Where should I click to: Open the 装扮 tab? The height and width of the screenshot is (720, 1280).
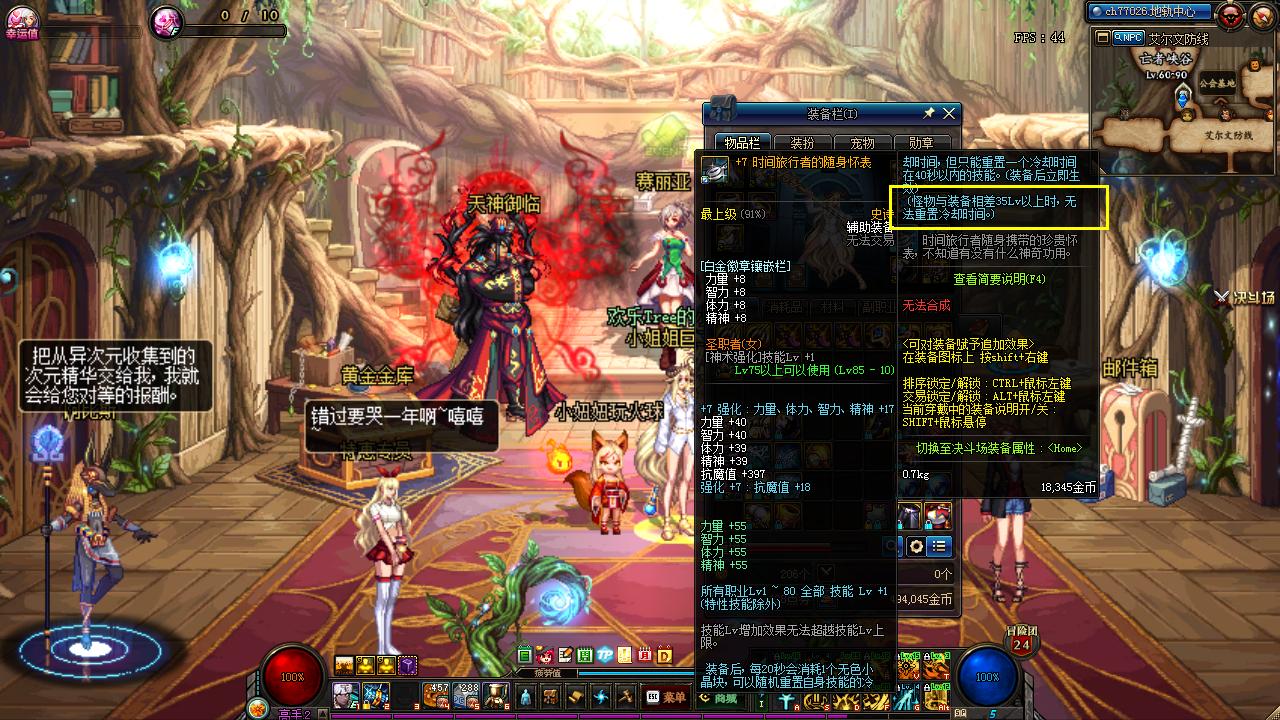[802, 143]
